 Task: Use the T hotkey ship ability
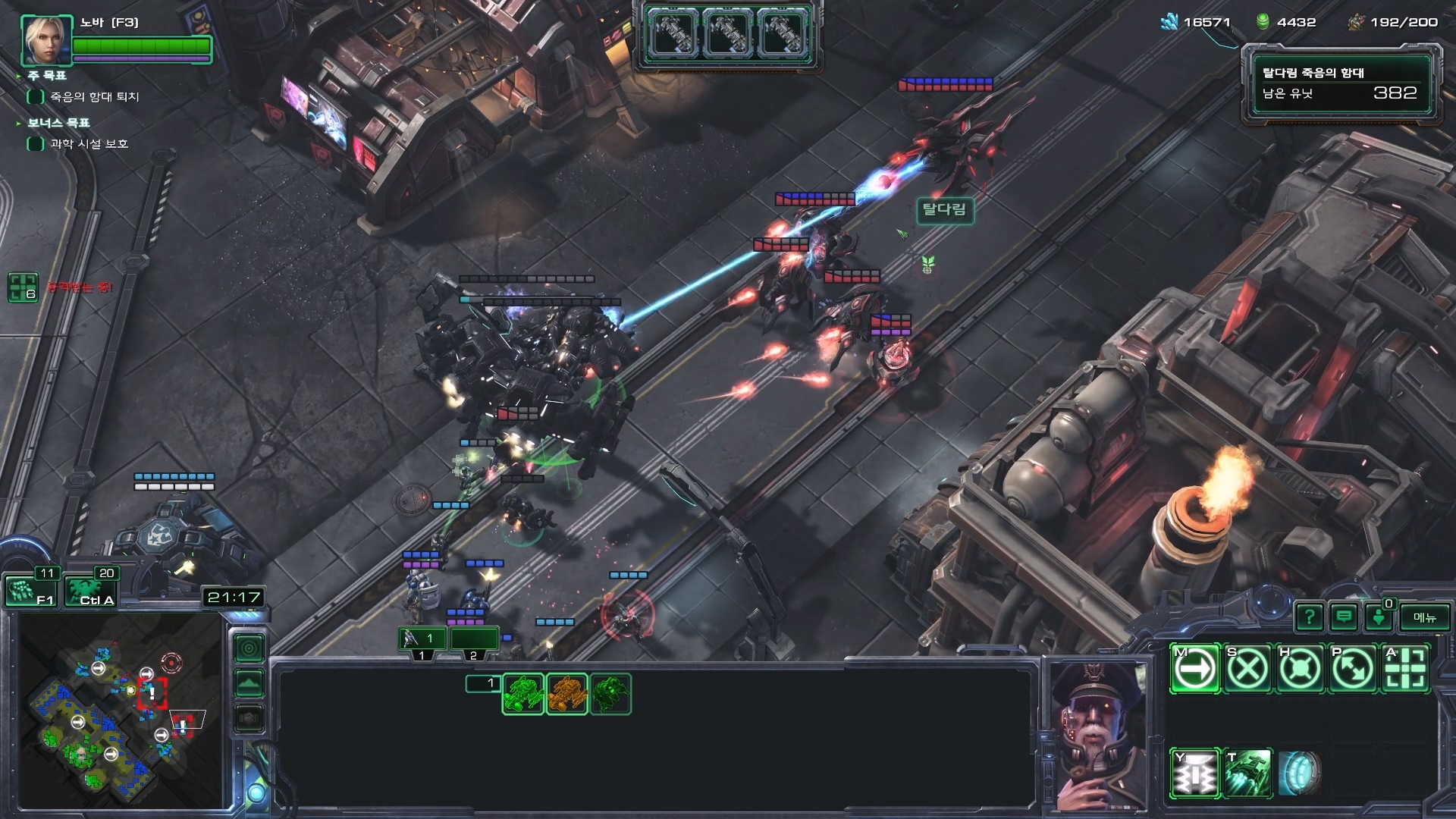(x=1247, y=774)
